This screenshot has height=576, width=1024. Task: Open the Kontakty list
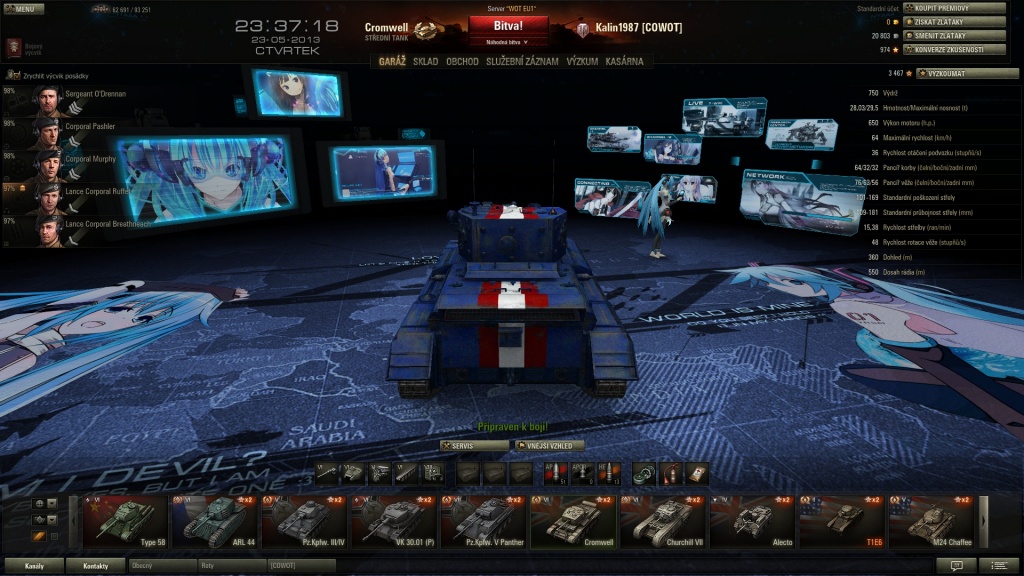96,566
